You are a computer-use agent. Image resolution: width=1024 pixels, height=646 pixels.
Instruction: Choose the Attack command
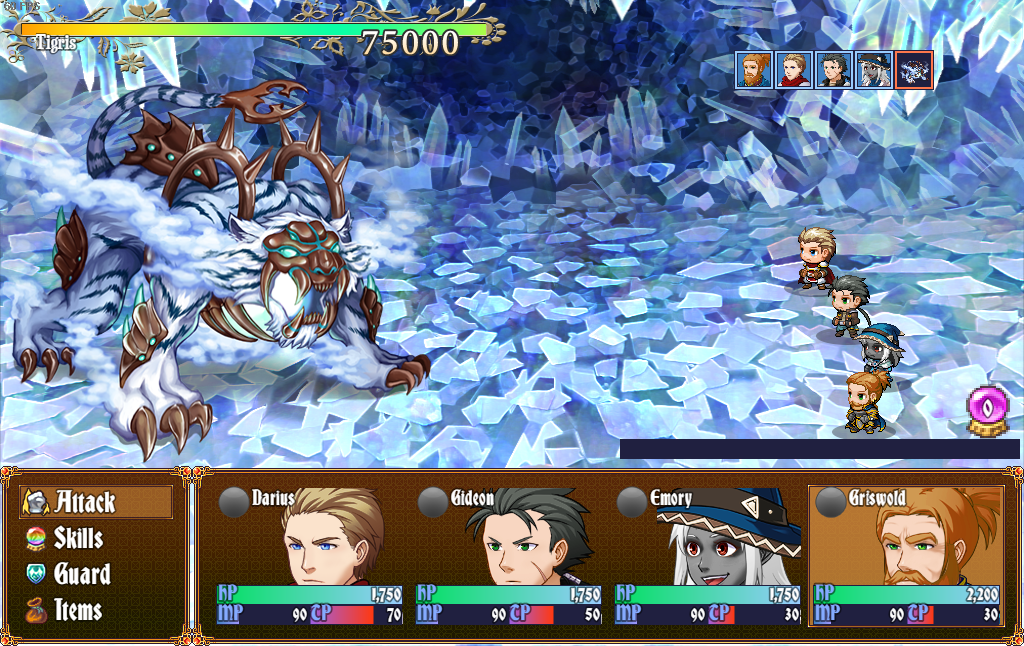pos(96,502)
